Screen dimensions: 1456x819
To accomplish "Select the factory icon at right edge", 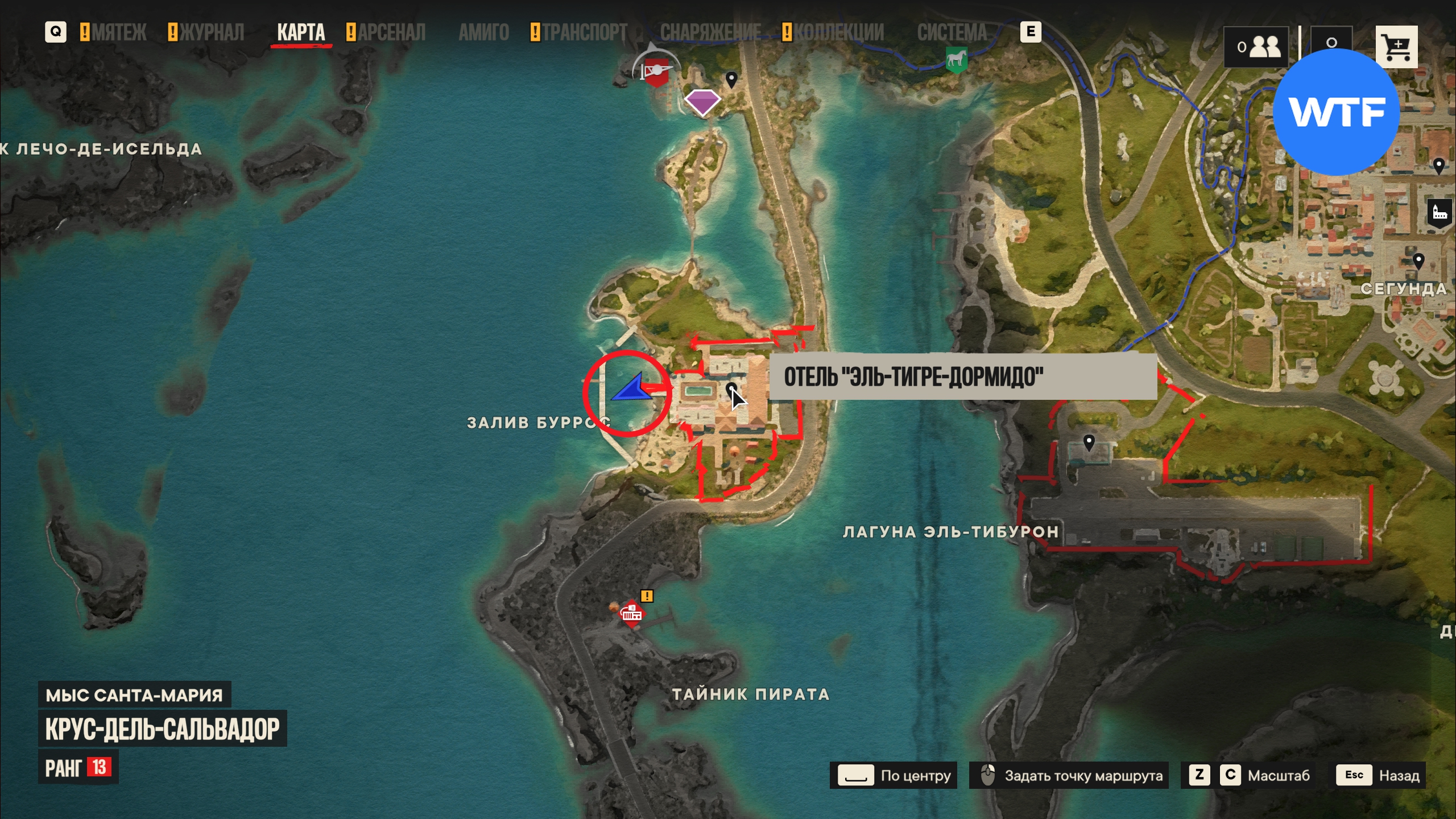I will pos(1440,213).
